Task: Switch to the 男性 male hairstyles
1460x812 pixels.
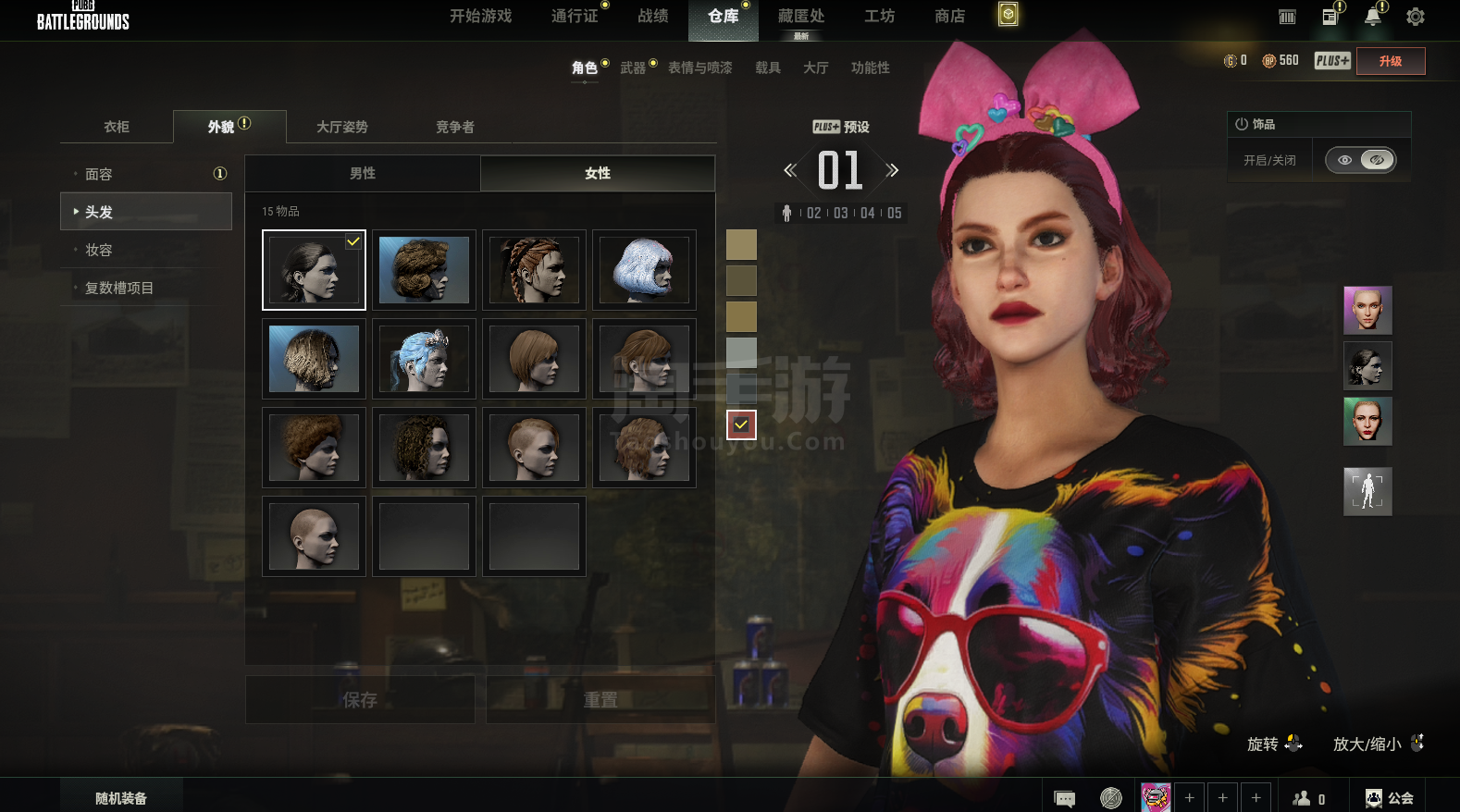Action: click(363, 173)
